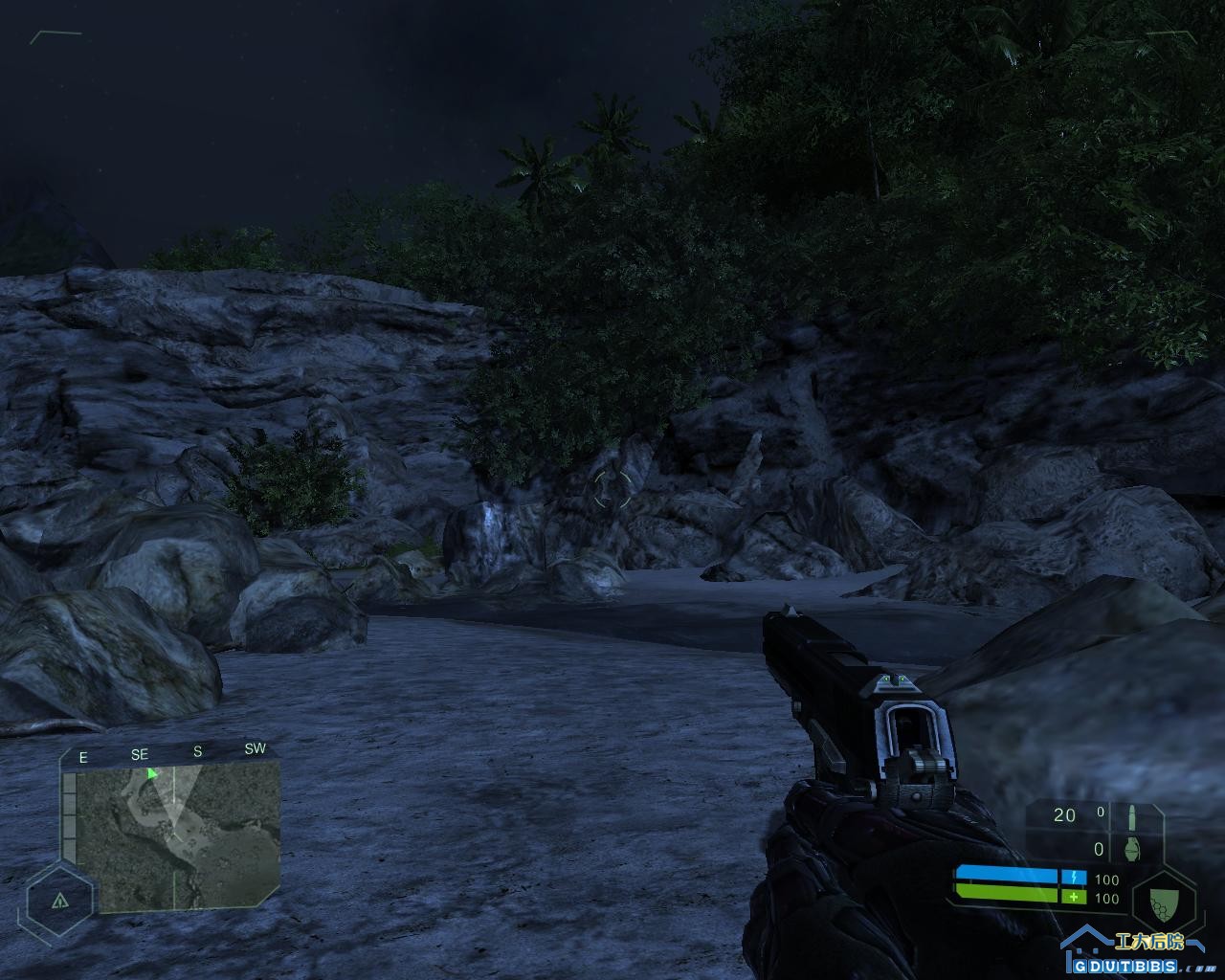Select the hexagonal threat warning icon
This screenshot has height=980, width=1225.
pos(60,901)
